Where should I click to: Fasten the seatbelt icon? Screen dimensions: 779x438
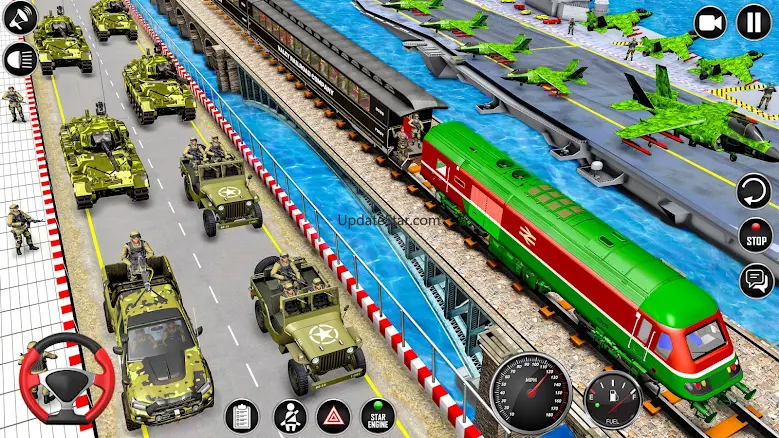click(x=289, y=416)
